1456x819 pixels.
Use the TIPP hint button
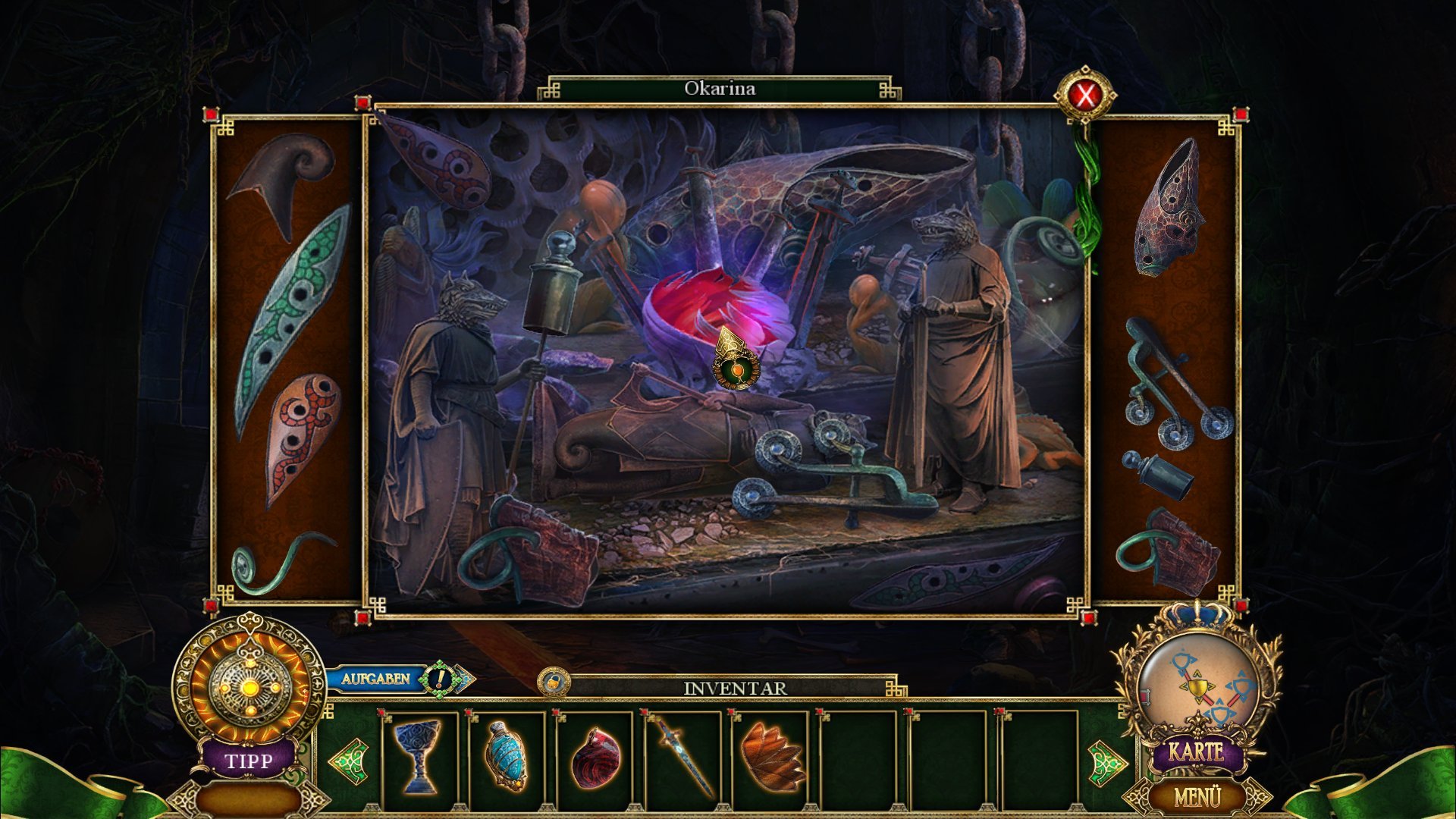(248, 759)
